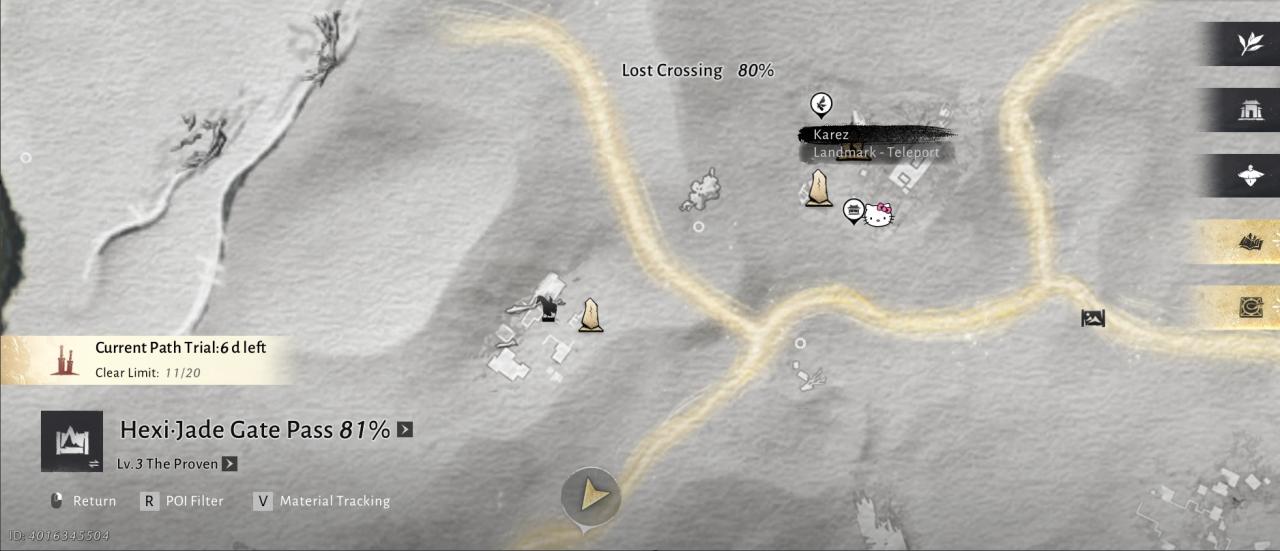The width and height of the screenshot is (1280, 551).
Task: Click the shop pin beside Hello Kitty
Action: pyautogui.click(x=853, y=210)
